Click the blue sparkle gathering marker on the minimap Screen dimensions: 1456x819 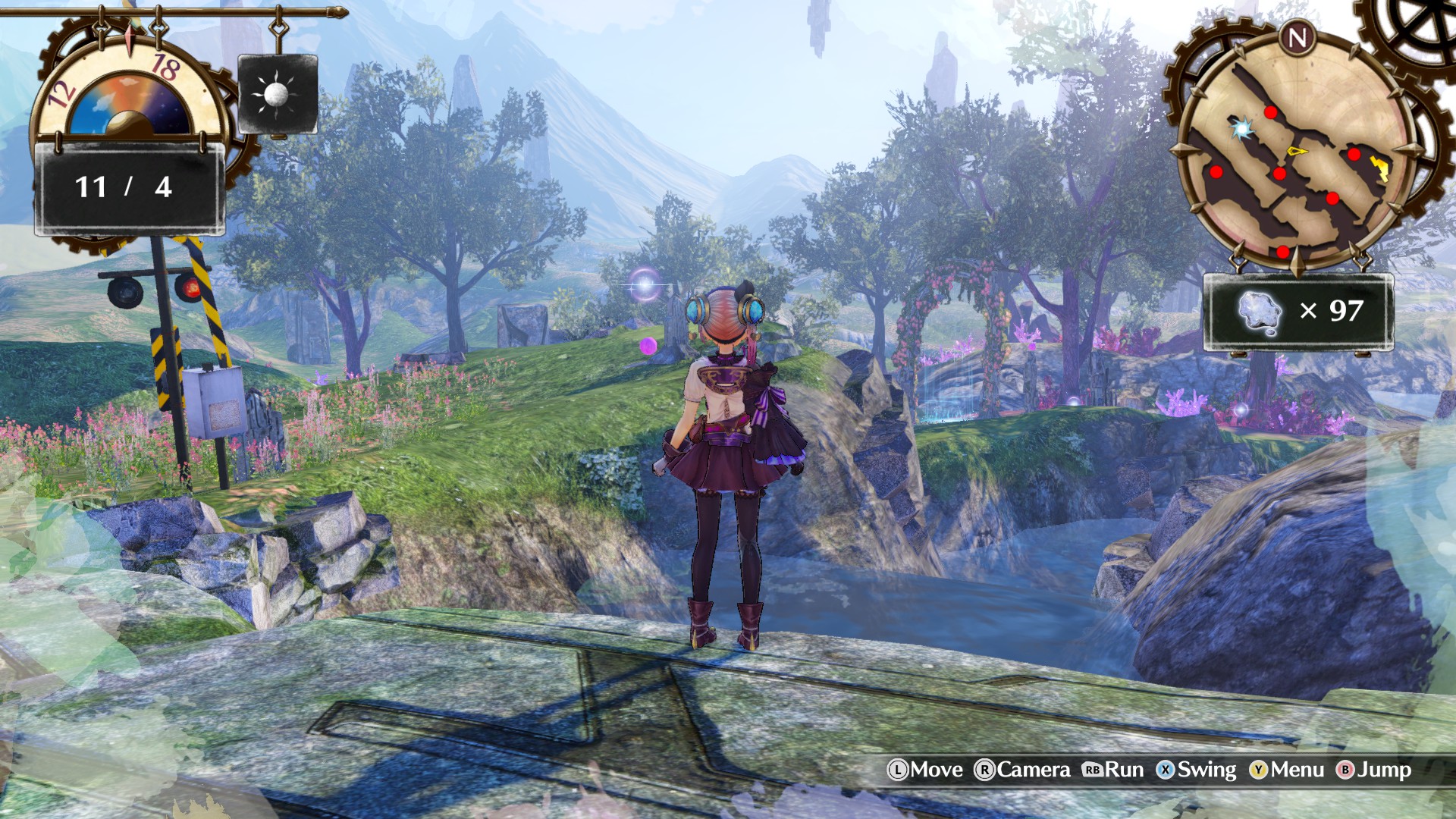tap(1241, 128)
